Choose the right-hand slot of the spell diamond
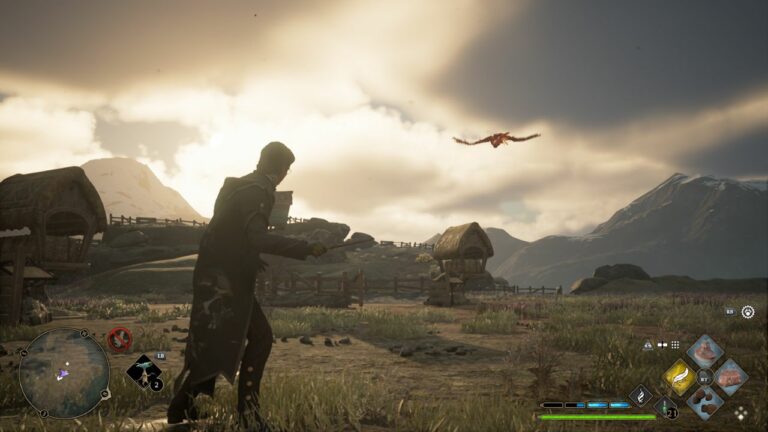 coord(730,377)
